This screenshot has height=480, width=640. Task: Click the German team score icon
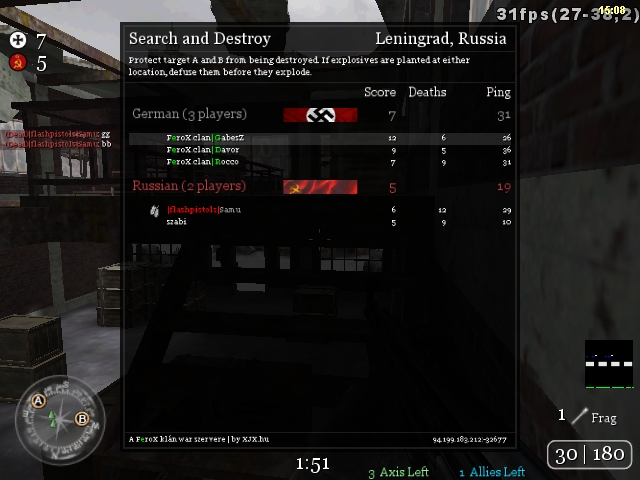pos(18,41)
